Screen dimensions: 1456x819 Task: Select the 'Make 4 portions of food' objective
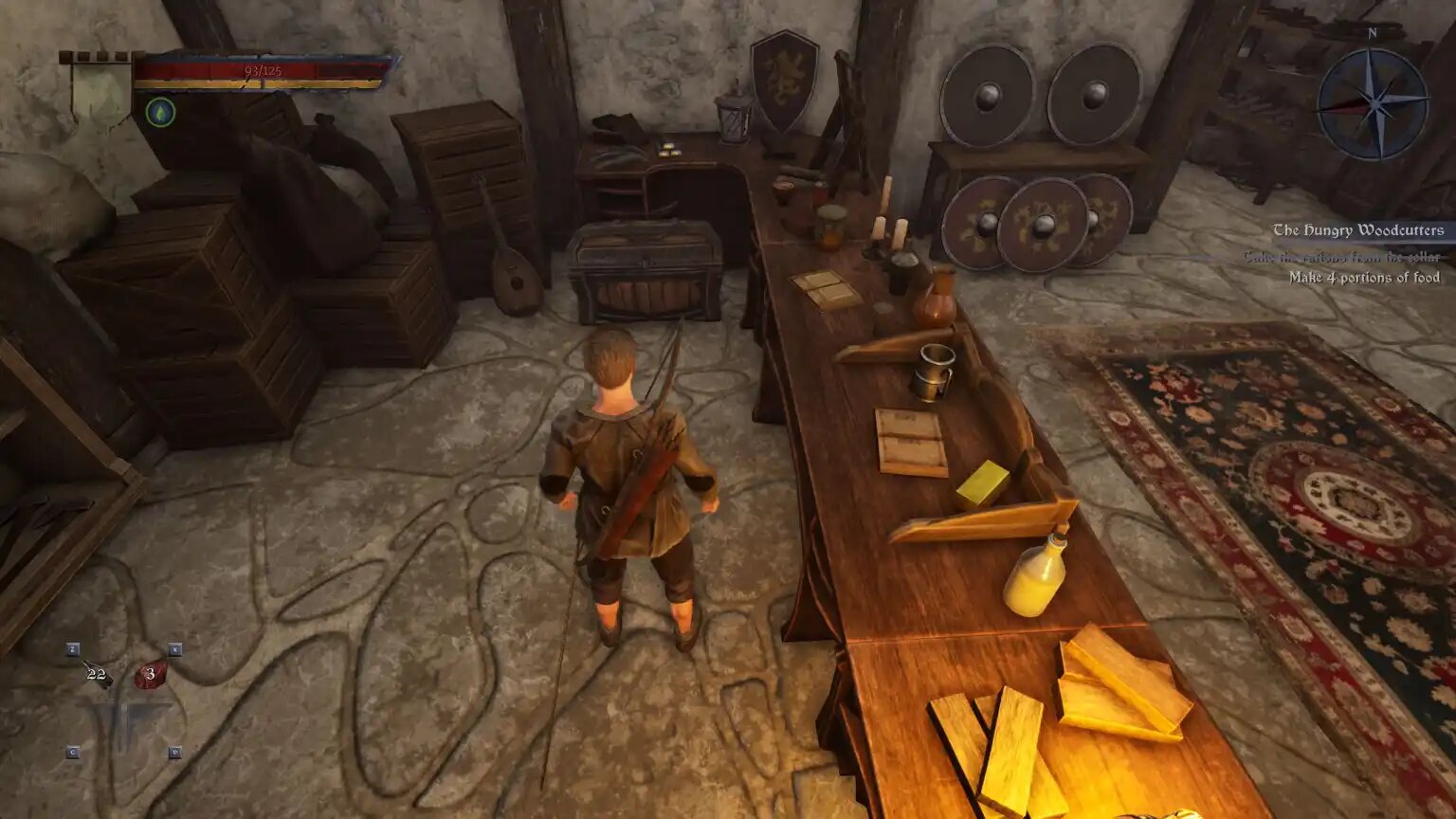[x=1363, y=278]
